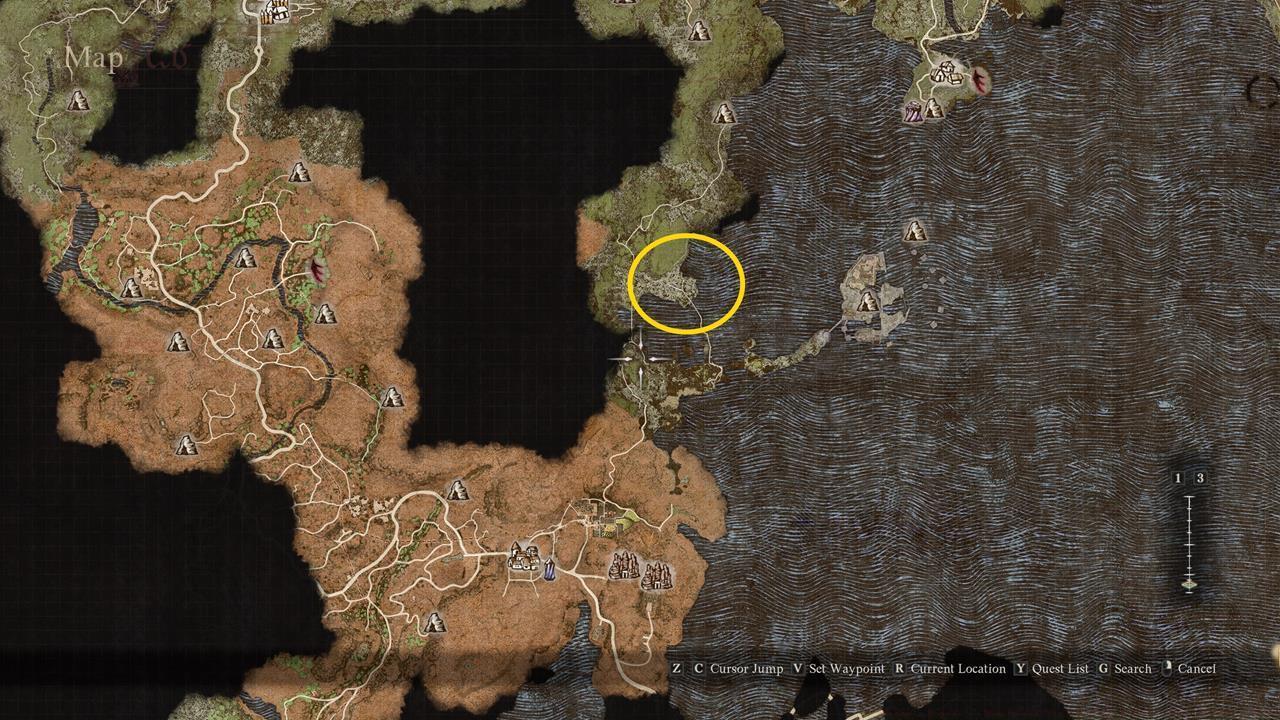
Task: Select a campsite tent icon in the northwest forest
Action: (78, 100)
